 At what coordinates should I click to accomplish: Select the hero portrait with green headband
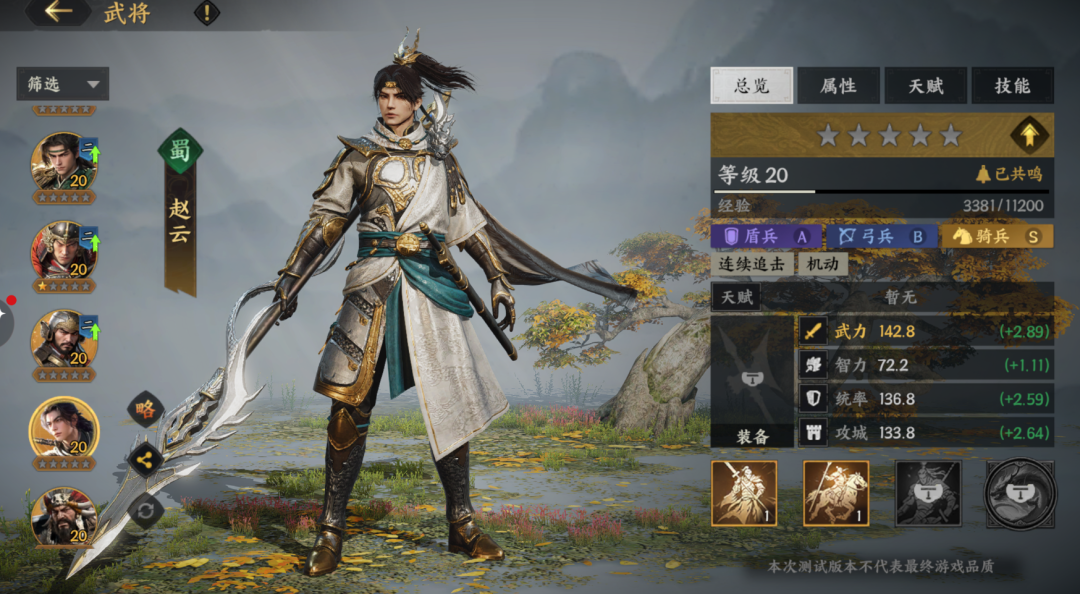(63, 161)
